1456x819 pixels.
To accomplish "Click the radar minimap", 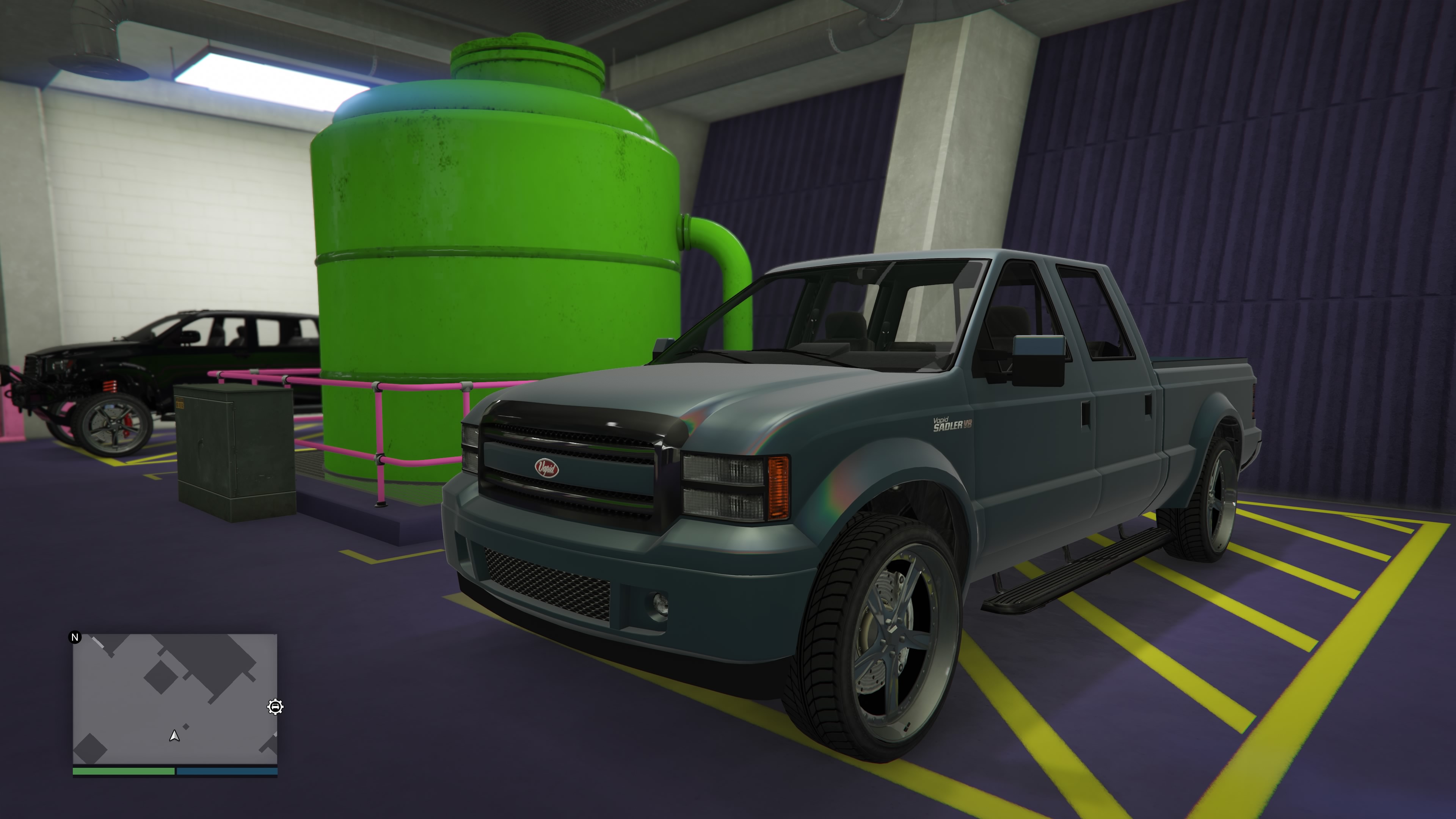I will pos(175,698).
